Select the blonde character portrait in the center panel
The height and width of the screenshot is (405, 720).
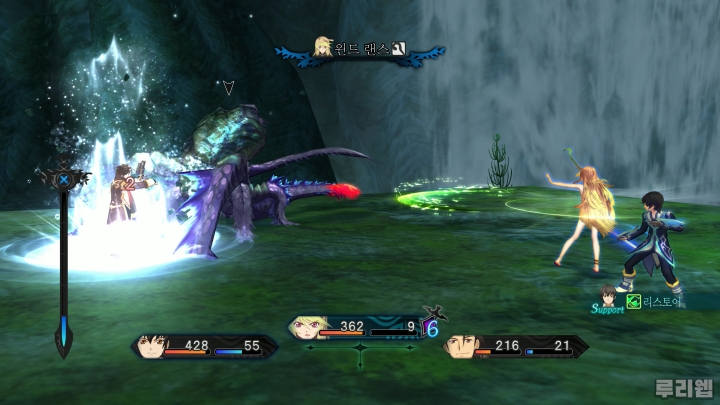click(305, 327)
